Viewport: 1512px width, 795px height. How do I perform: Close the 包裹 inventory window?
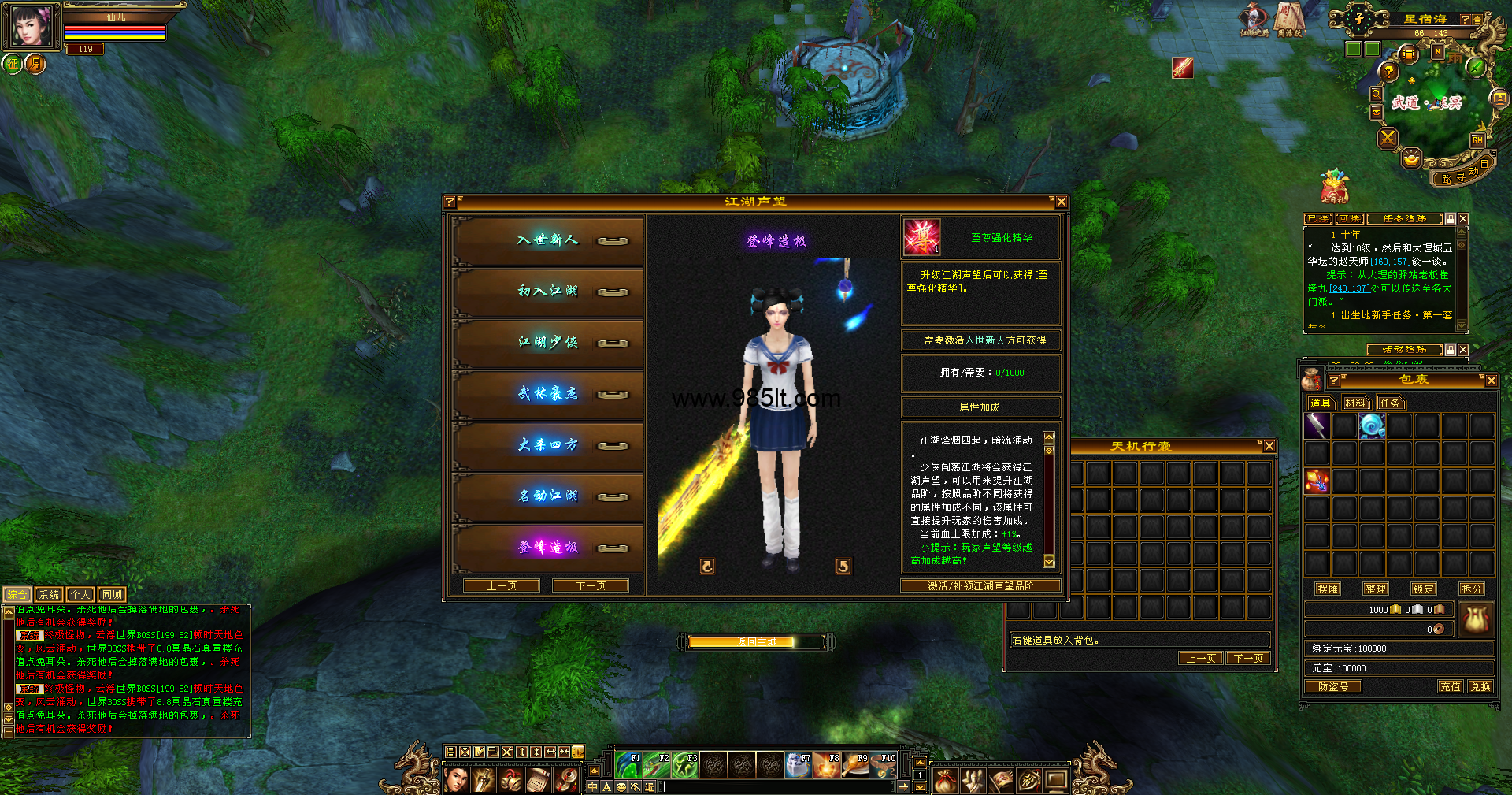[x=1491, y=380]
